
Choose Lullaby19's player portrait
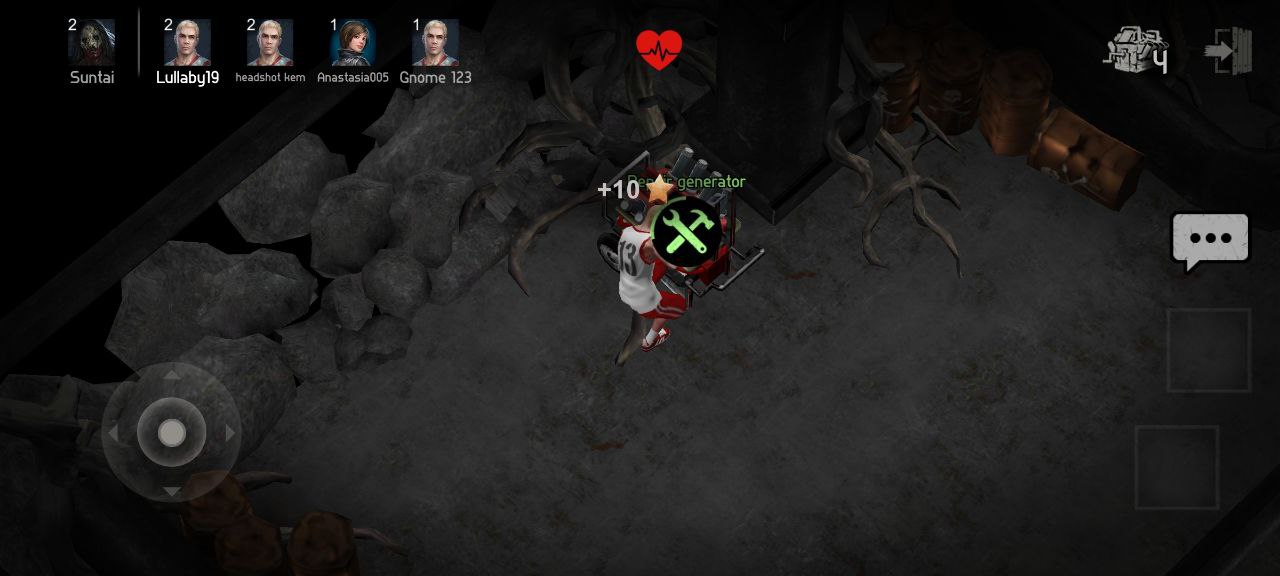(x=187, y=43)
